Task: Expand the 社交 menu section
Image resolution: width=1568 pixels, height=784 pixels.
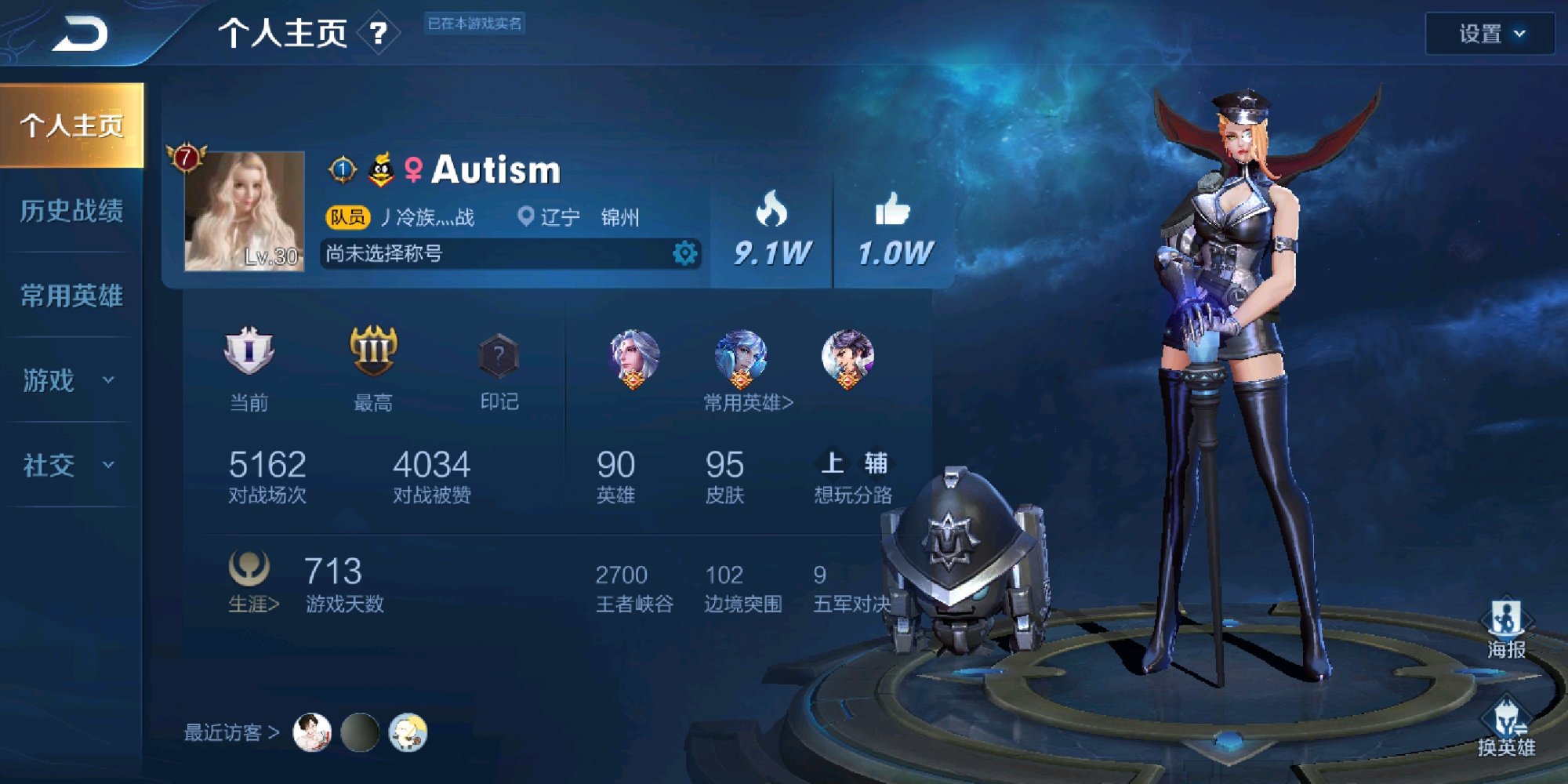Action: (69, 465)
